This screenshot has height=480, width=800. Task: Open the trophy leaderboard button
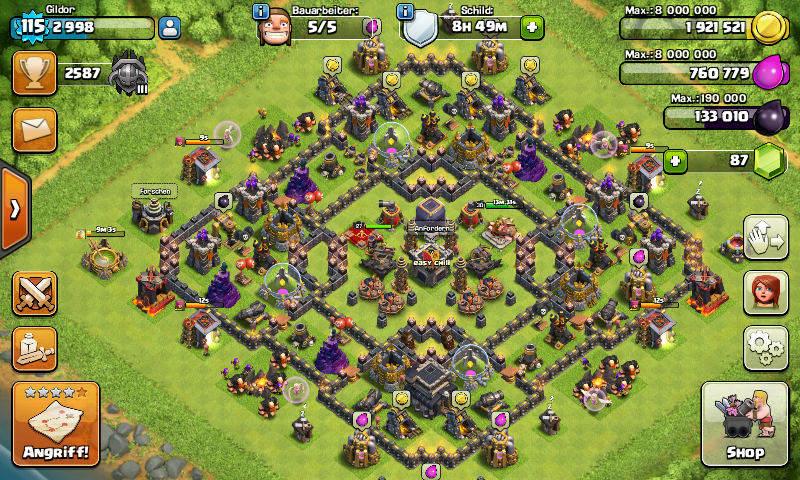[33, 73]
